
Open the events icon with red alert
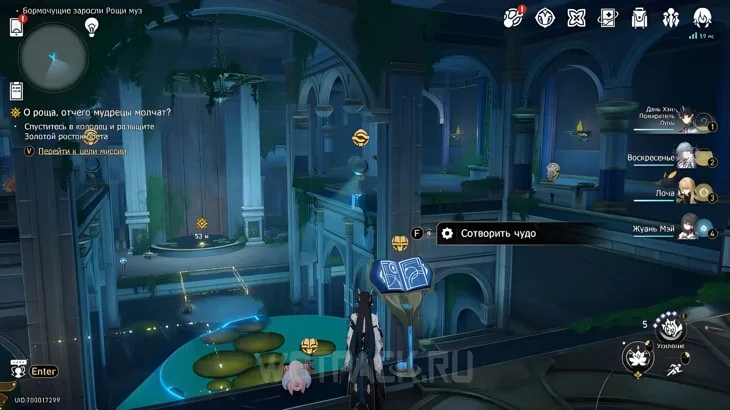[514, 17]
